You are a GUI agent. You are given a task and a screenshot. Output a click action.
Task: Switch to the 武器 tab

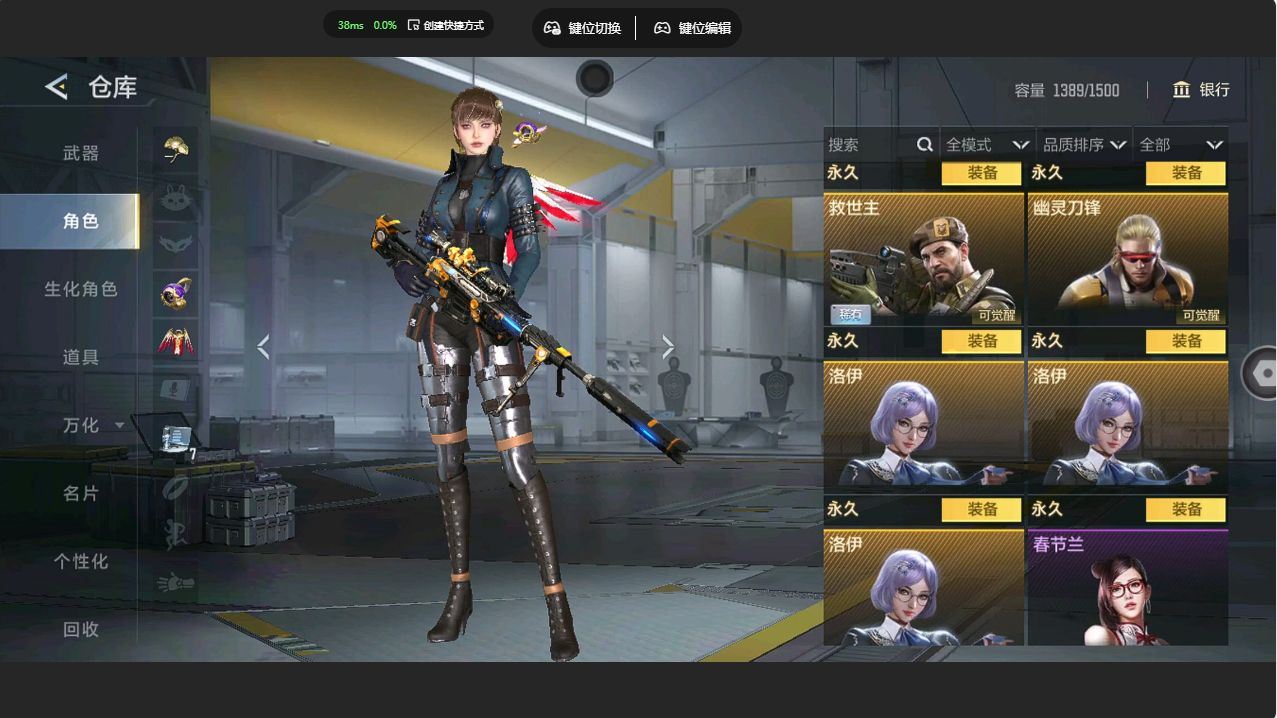tap(81, 153)
